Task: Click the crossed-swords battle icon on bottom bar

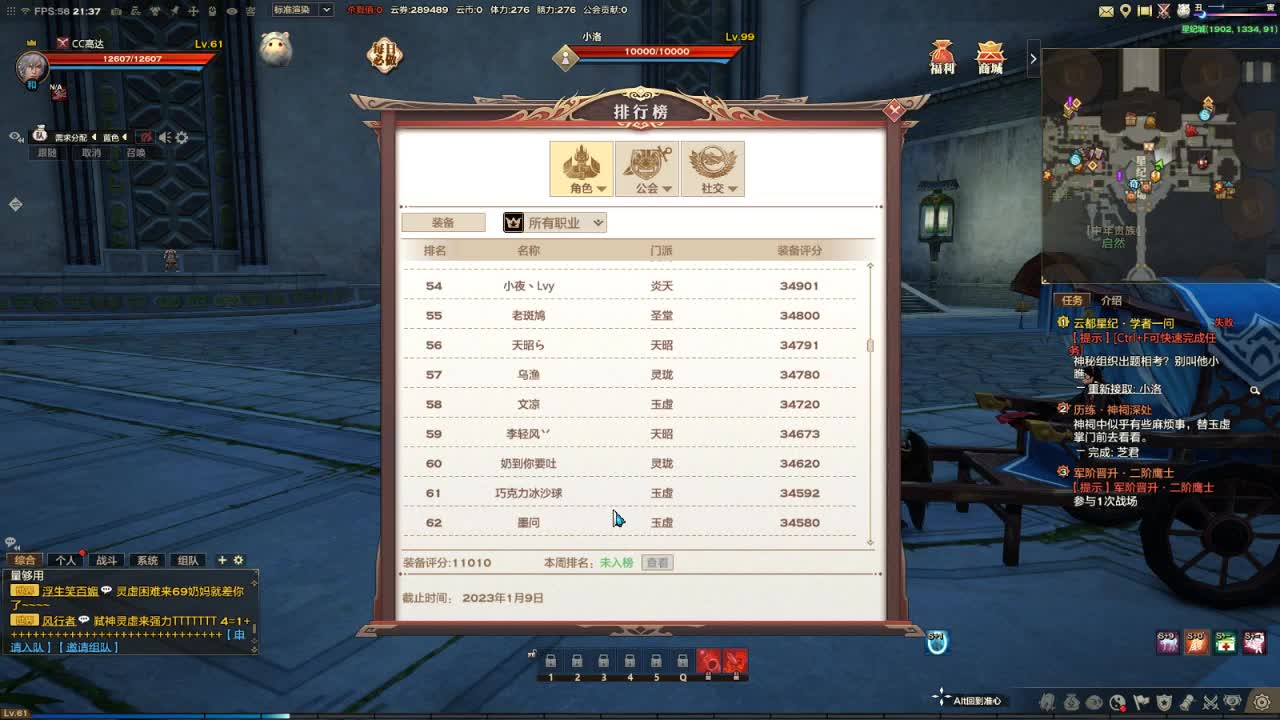Action: point(1210,703)
